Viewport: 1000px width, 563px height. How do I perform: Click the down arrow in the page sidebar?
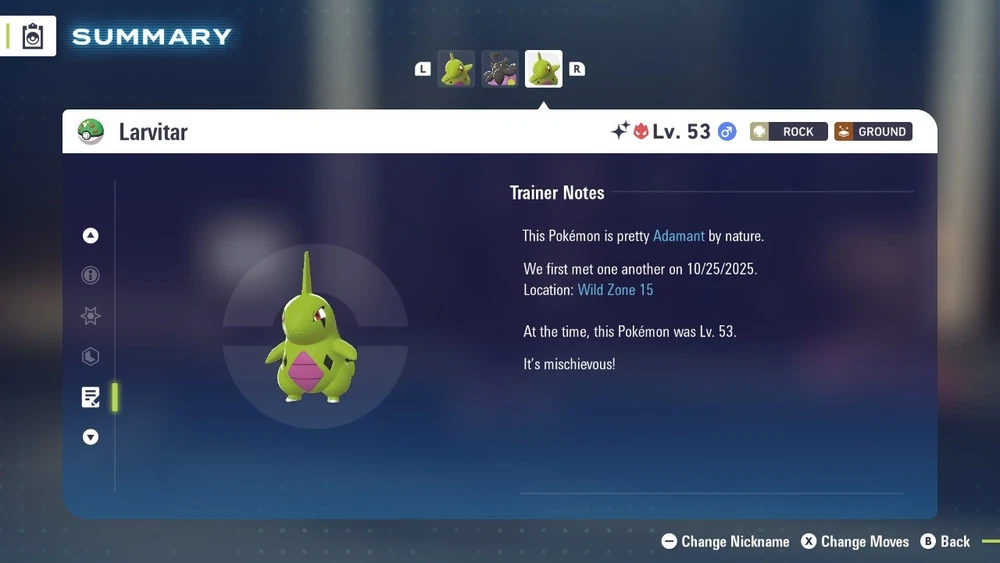point(91,437)
